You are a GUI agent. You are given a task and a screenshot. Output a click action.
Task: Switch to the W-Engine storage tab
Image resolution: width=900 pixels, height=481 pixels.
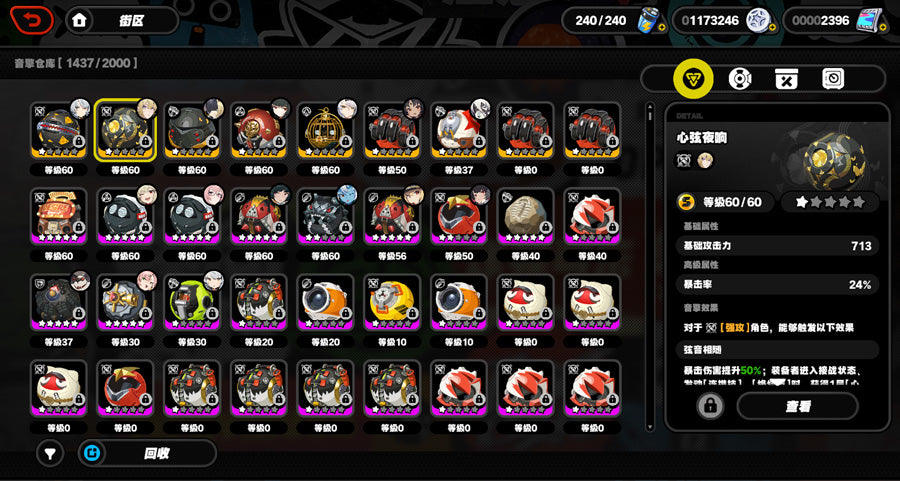tap(693, 78)
